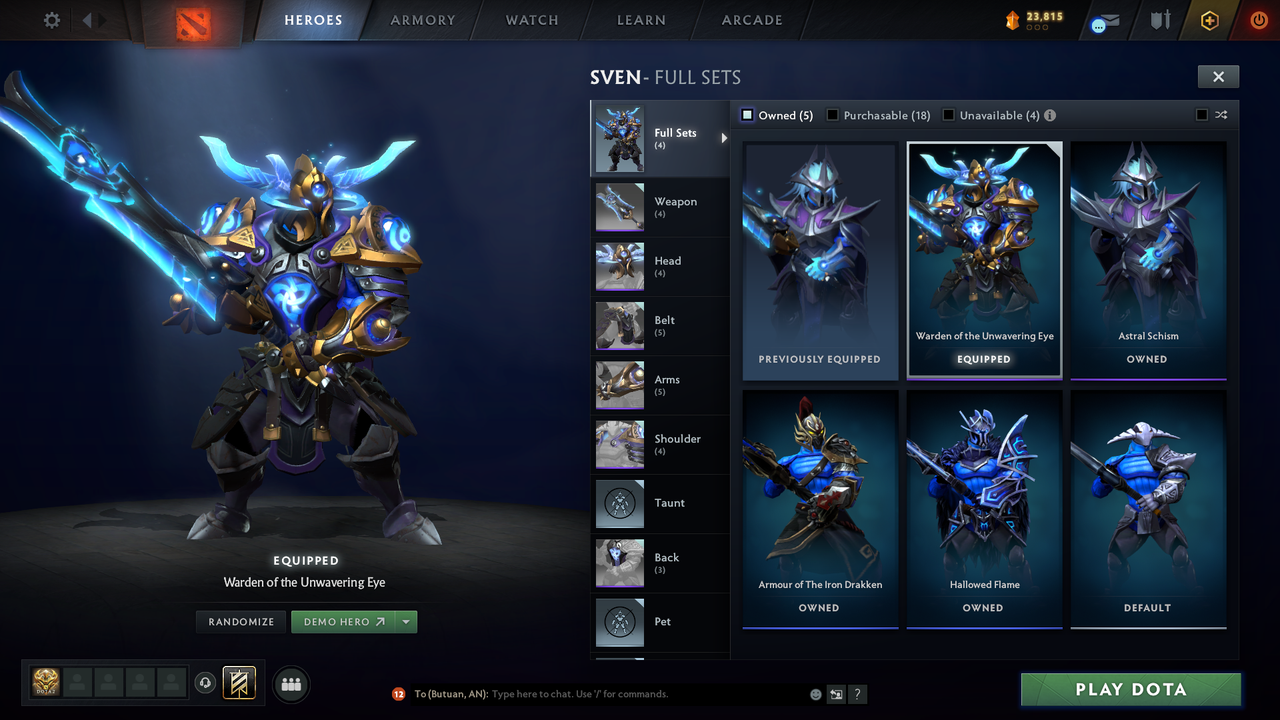This screenshot has height=720, width=1280.
Task: Uncheck the Owned items filter
Action: tap(746, 115)
